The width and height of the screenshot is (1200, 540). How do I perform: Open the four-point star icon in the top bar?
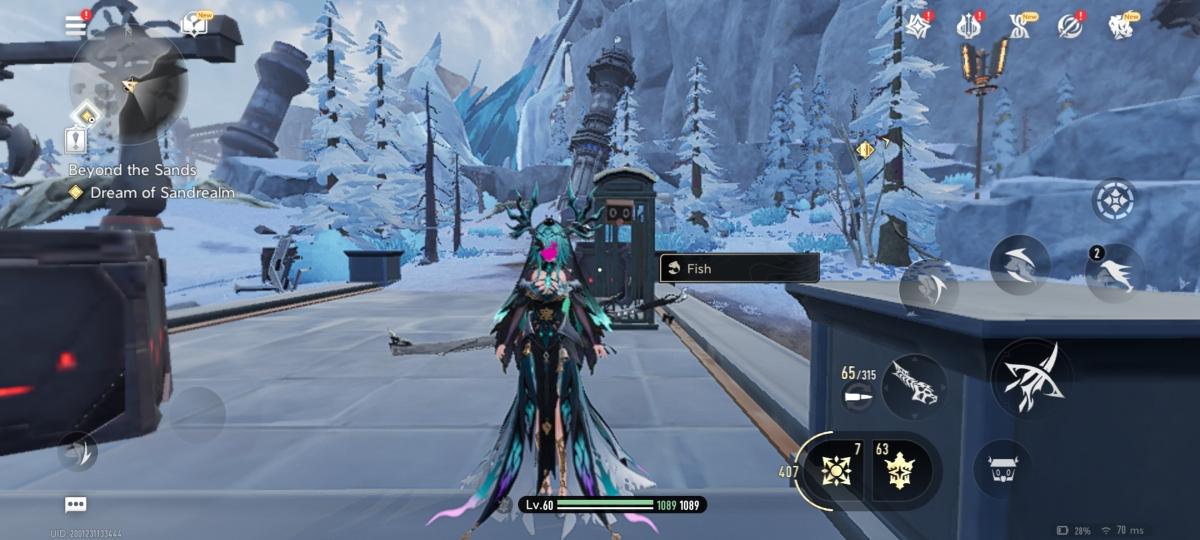click(919, 27)
